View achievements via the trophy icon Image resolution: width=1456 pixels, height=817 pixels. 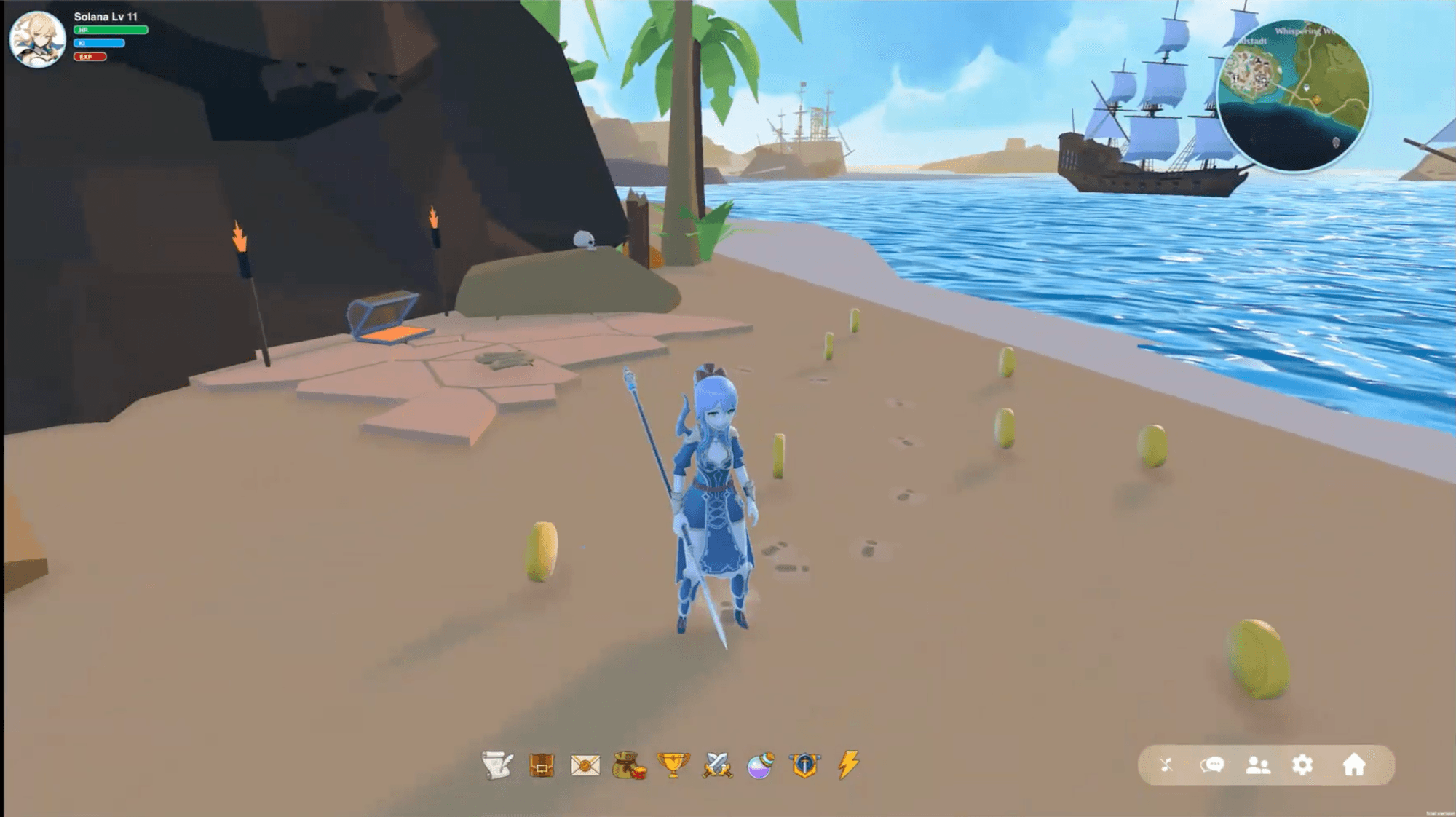(673, 765)
